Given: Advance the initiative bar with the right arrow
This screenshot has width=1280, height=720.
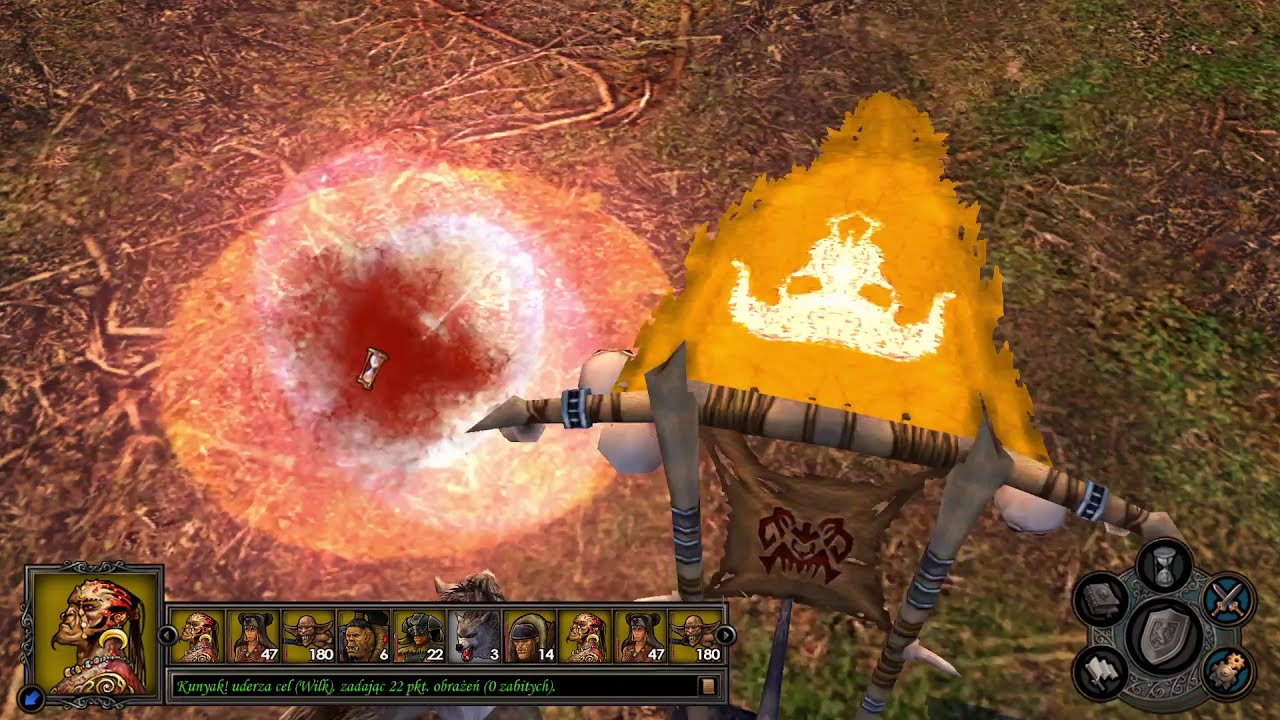Looking at the screenshot, I should (x=726, y=635).
